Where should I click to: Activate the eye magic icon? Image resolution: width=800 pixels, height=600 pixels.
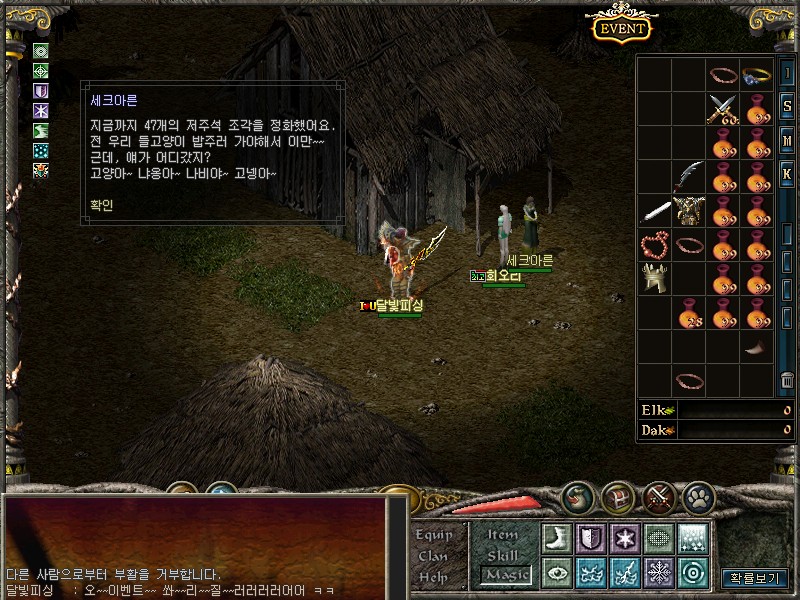click(557, 573)
